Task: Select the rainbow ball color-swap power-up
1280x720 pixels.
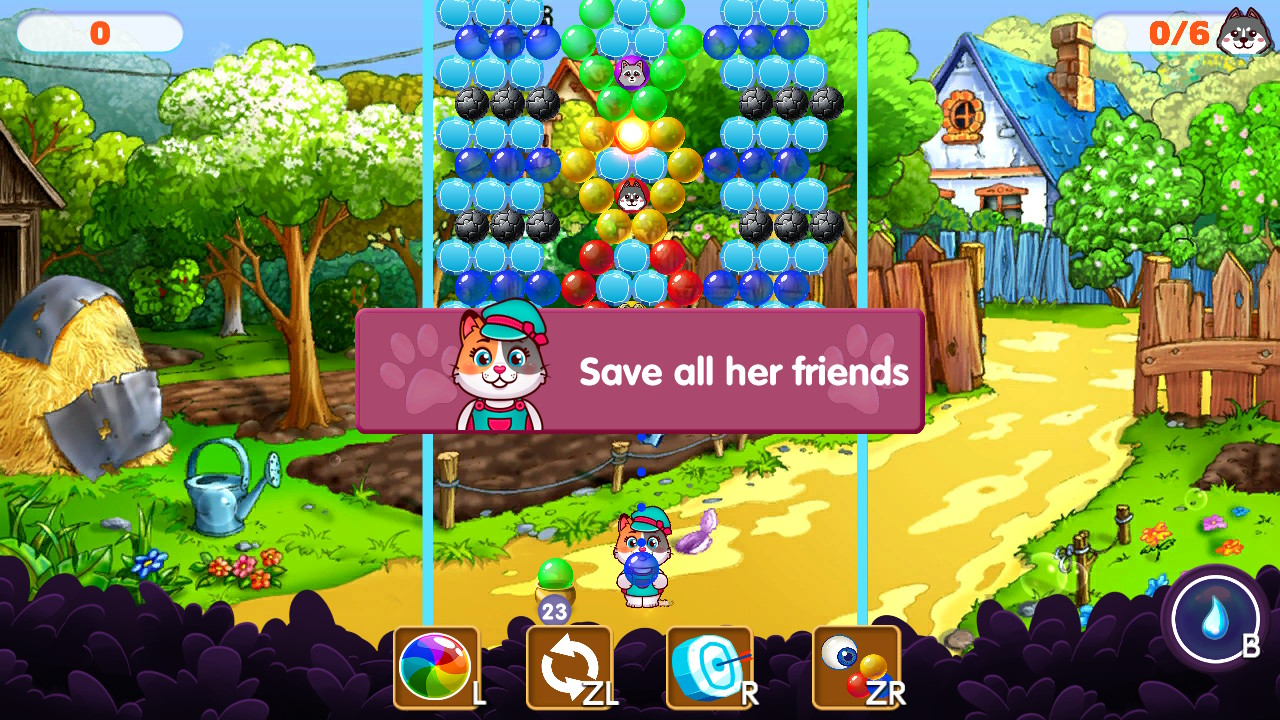Action: pyautogui.click(x=437, y=663)
